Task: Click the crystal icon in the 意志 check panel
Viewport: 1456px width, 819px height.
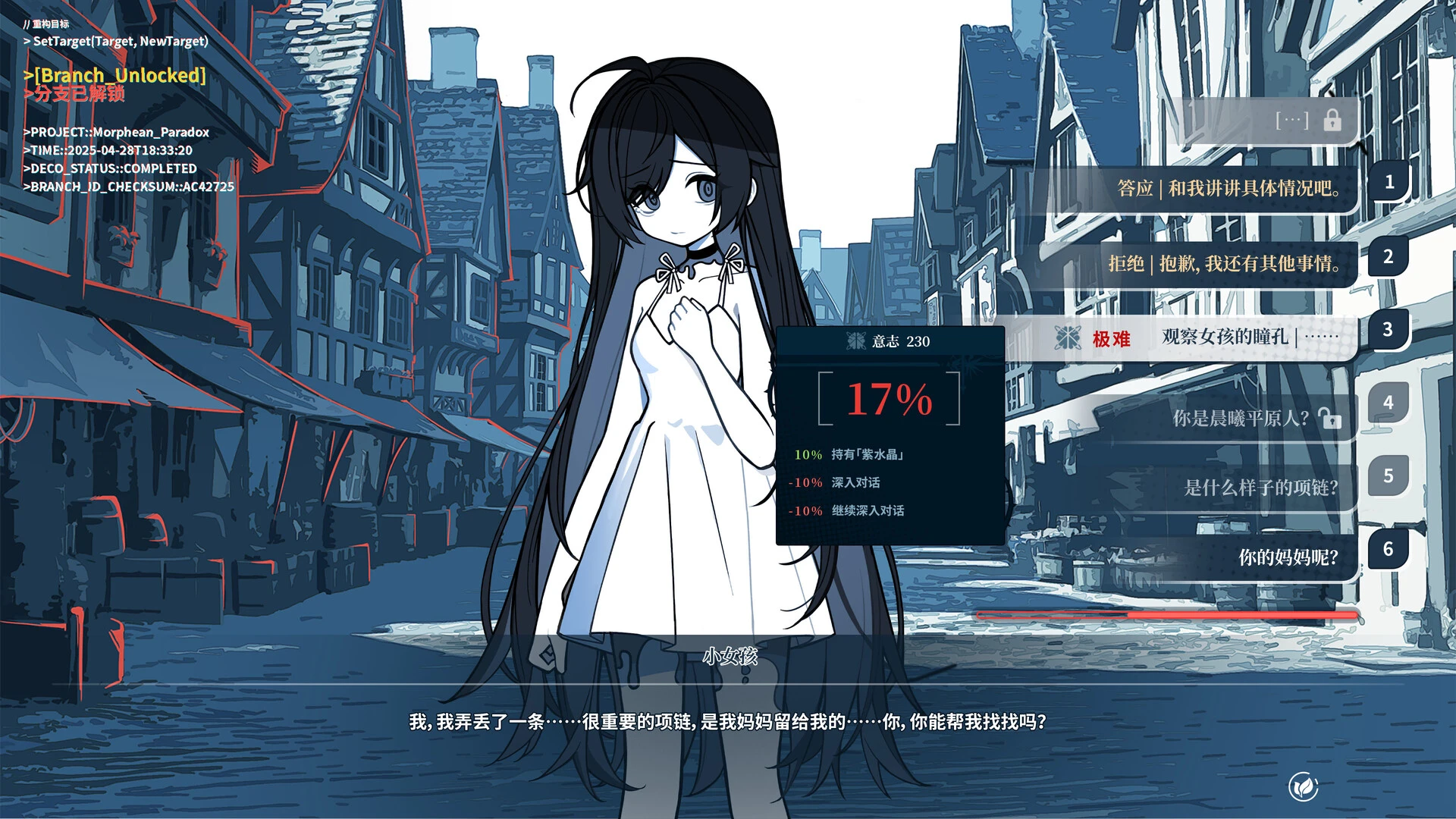Action: click(855, 340)
